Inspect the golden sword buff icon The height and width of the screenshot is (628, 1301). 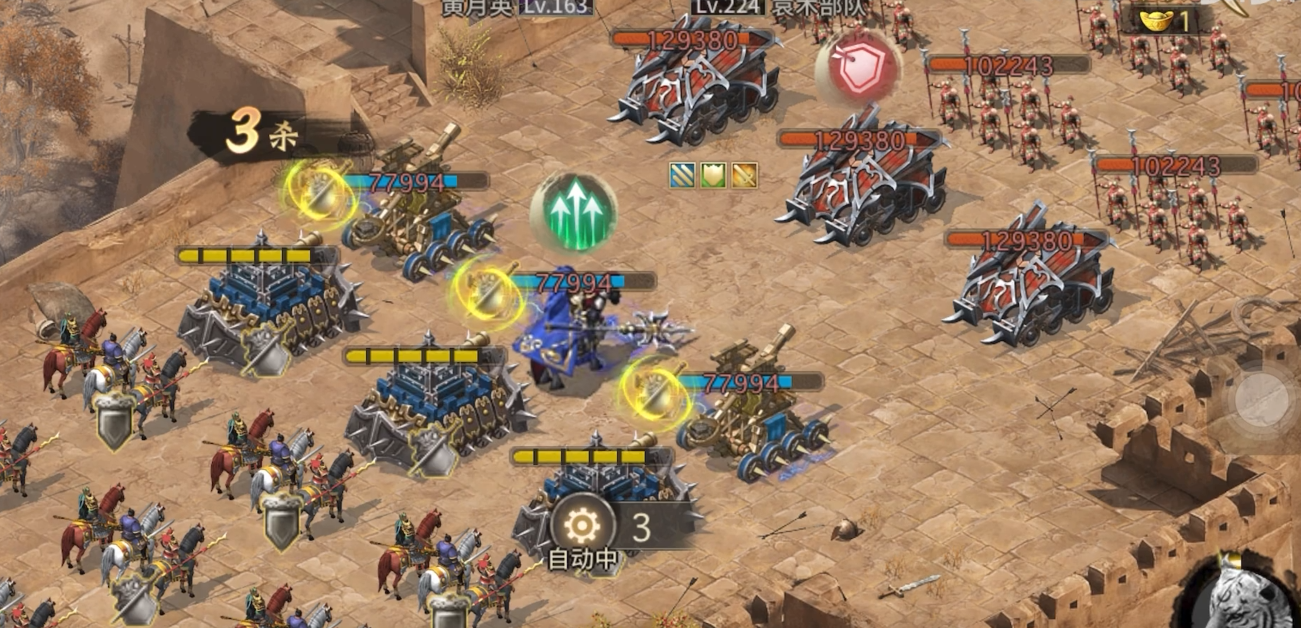click(744, 176)
